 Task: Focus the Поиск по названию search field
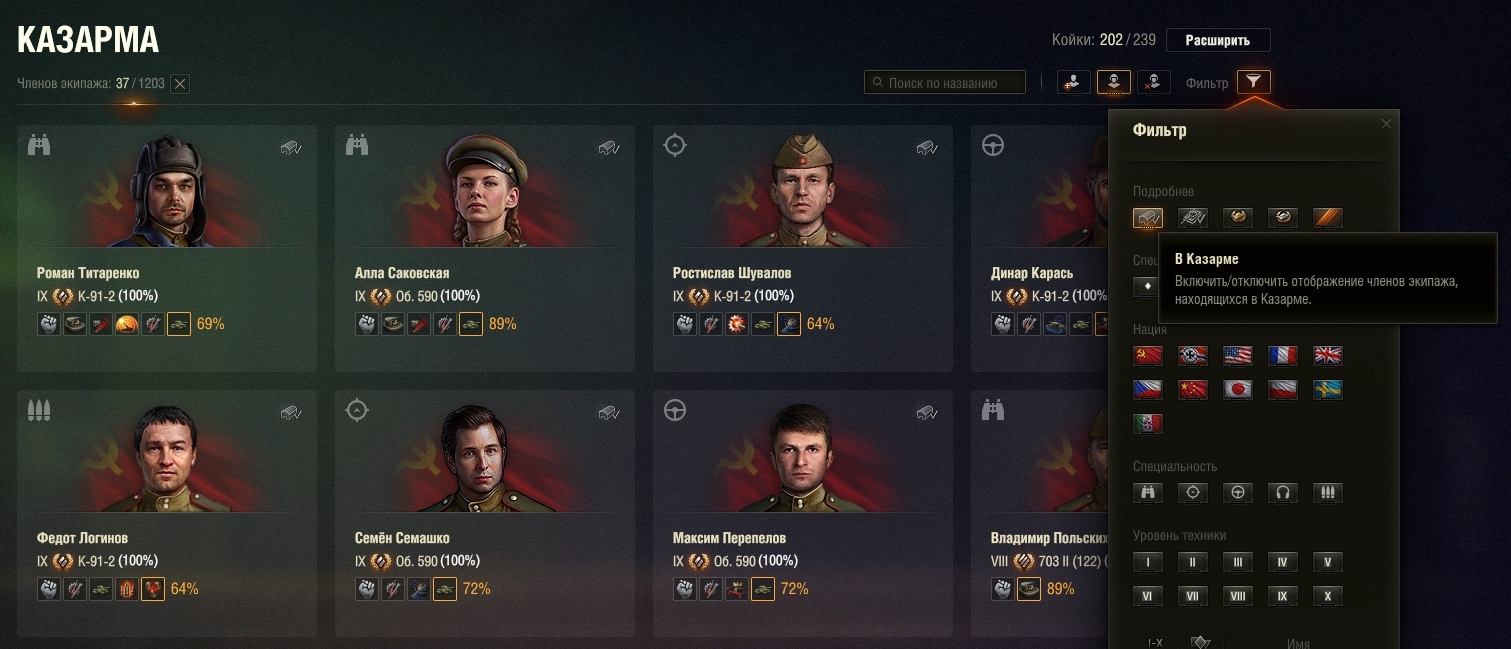pyautogui.click(x=945, y=83)
